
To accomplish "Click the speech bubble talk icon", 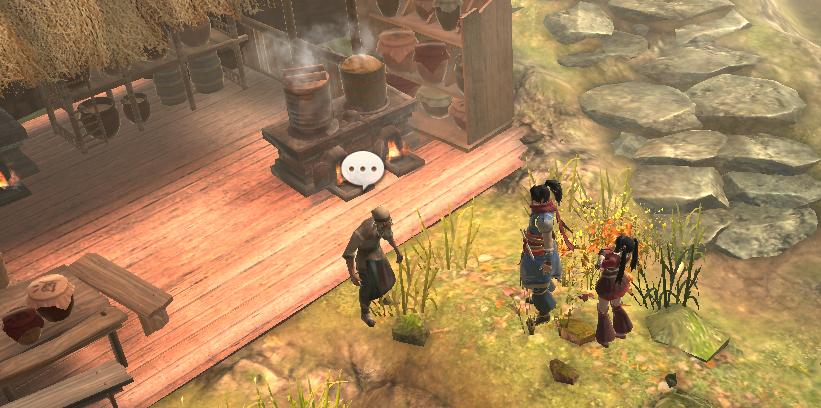I will 362,170.
